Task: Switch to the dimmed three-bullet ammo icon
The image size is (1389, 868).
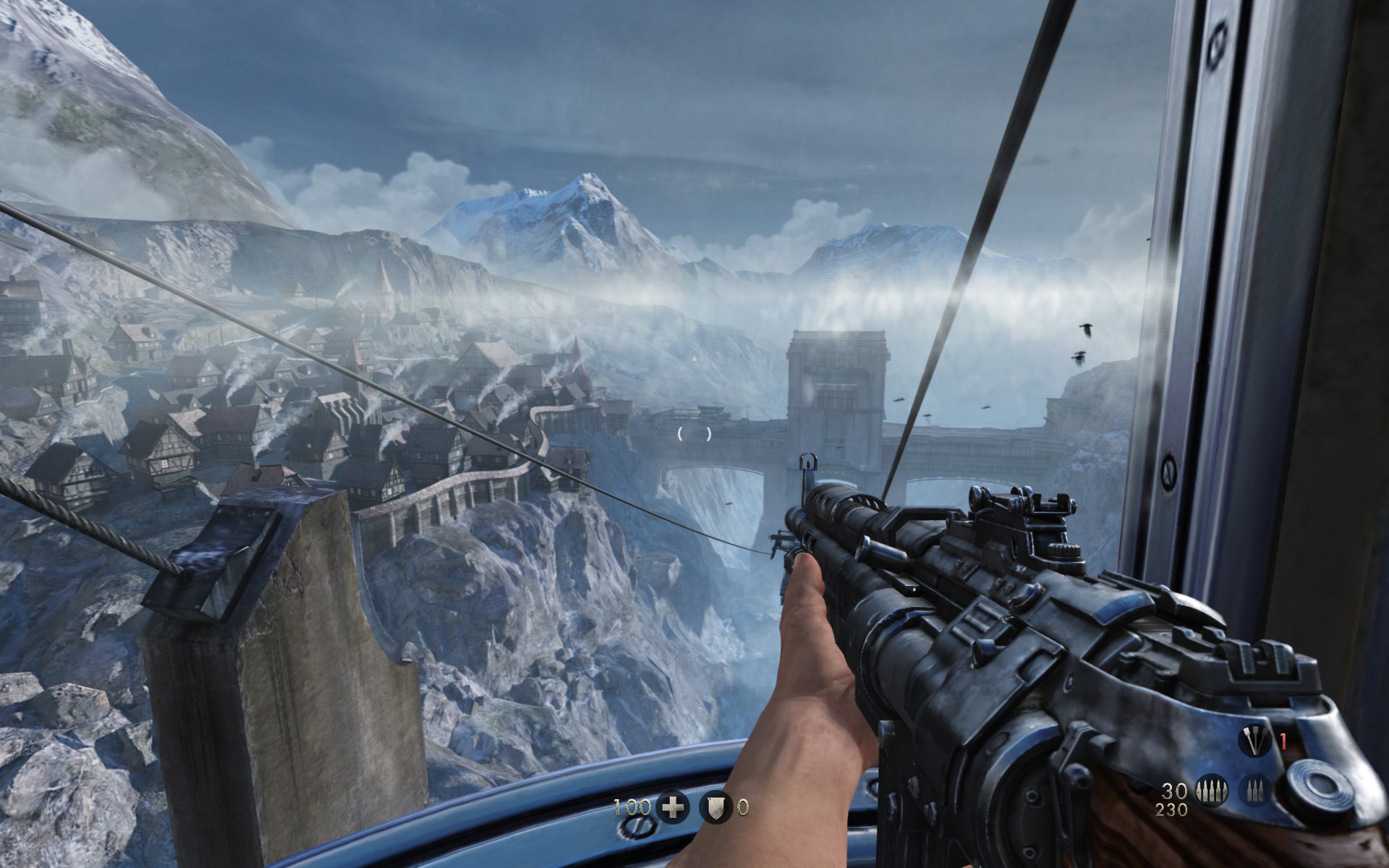Action: pyautogui.click(x=1254, y=791)
